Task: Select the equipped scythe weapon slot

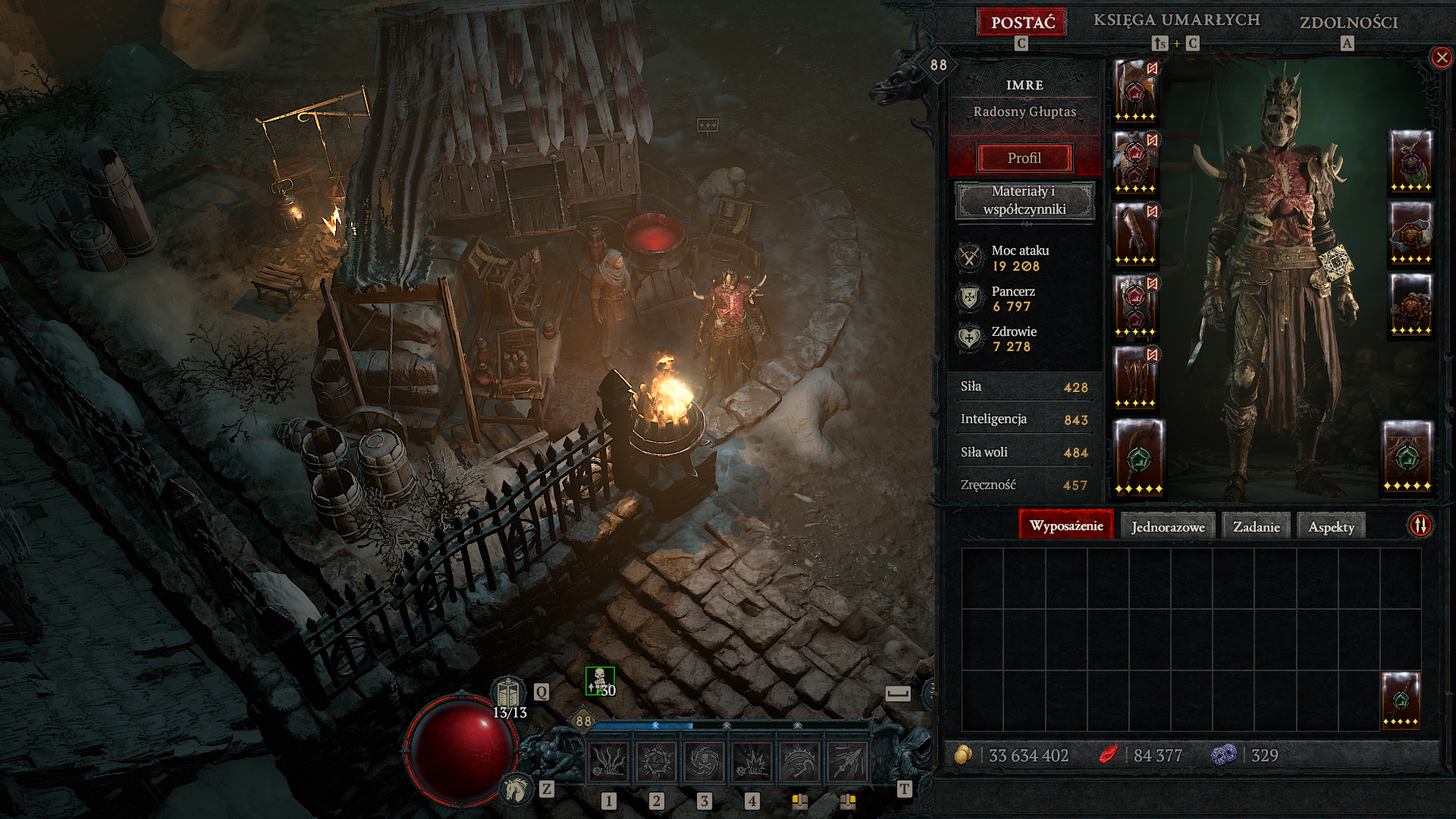Action: [x=1137, y=456]
